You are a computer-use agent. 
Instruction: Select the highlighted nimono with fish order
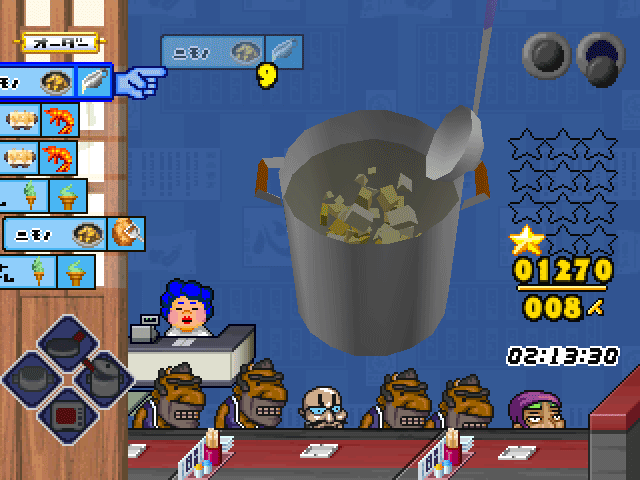click(x=55, y=82)
